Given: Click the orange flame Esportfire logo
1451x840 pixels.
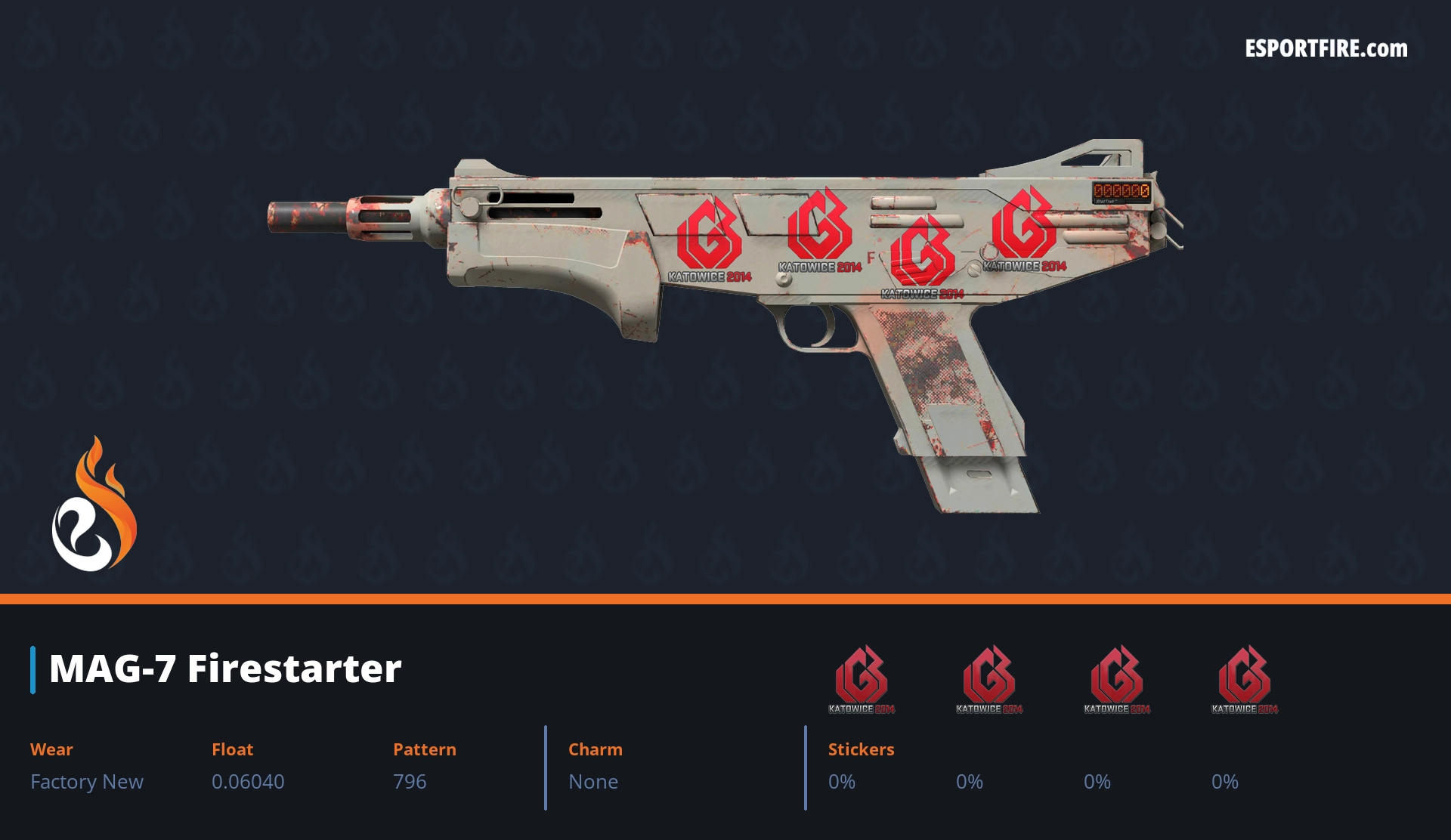Looking at the screenshot, I should pyautogui.click(x=94, y=505).
